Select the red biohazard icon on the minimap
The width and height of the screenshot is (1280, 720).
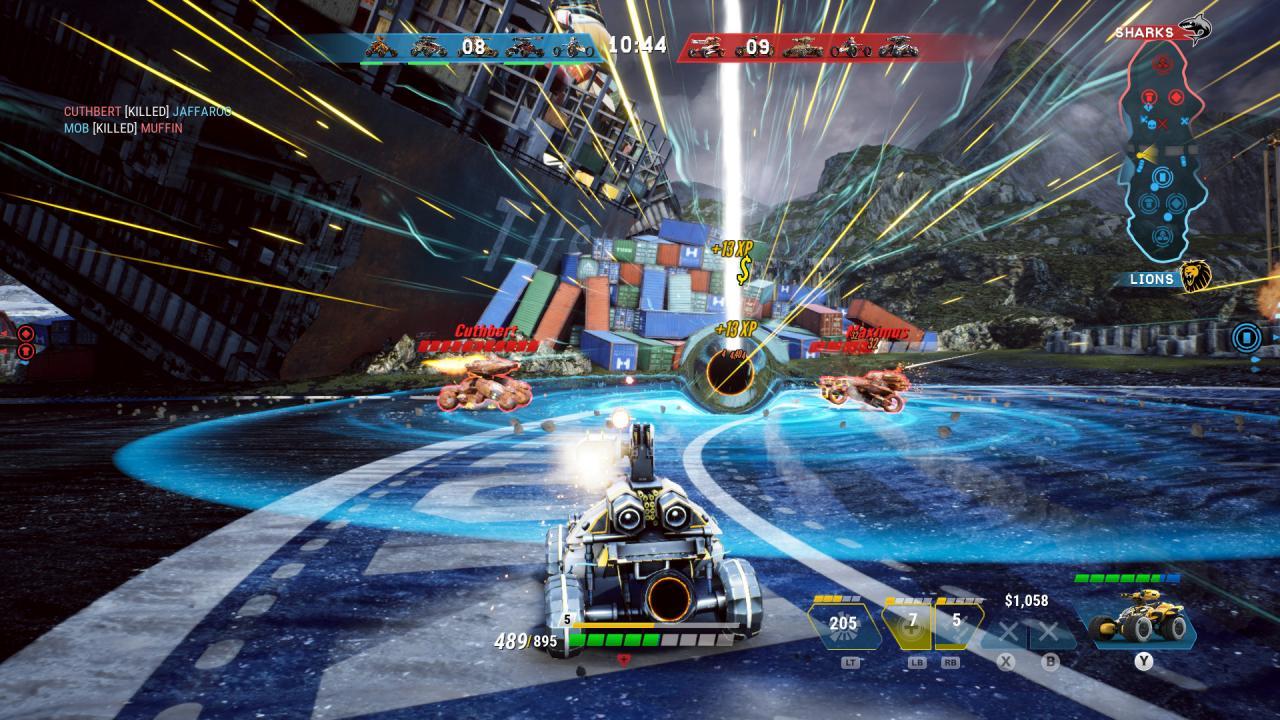[1162, 62]
